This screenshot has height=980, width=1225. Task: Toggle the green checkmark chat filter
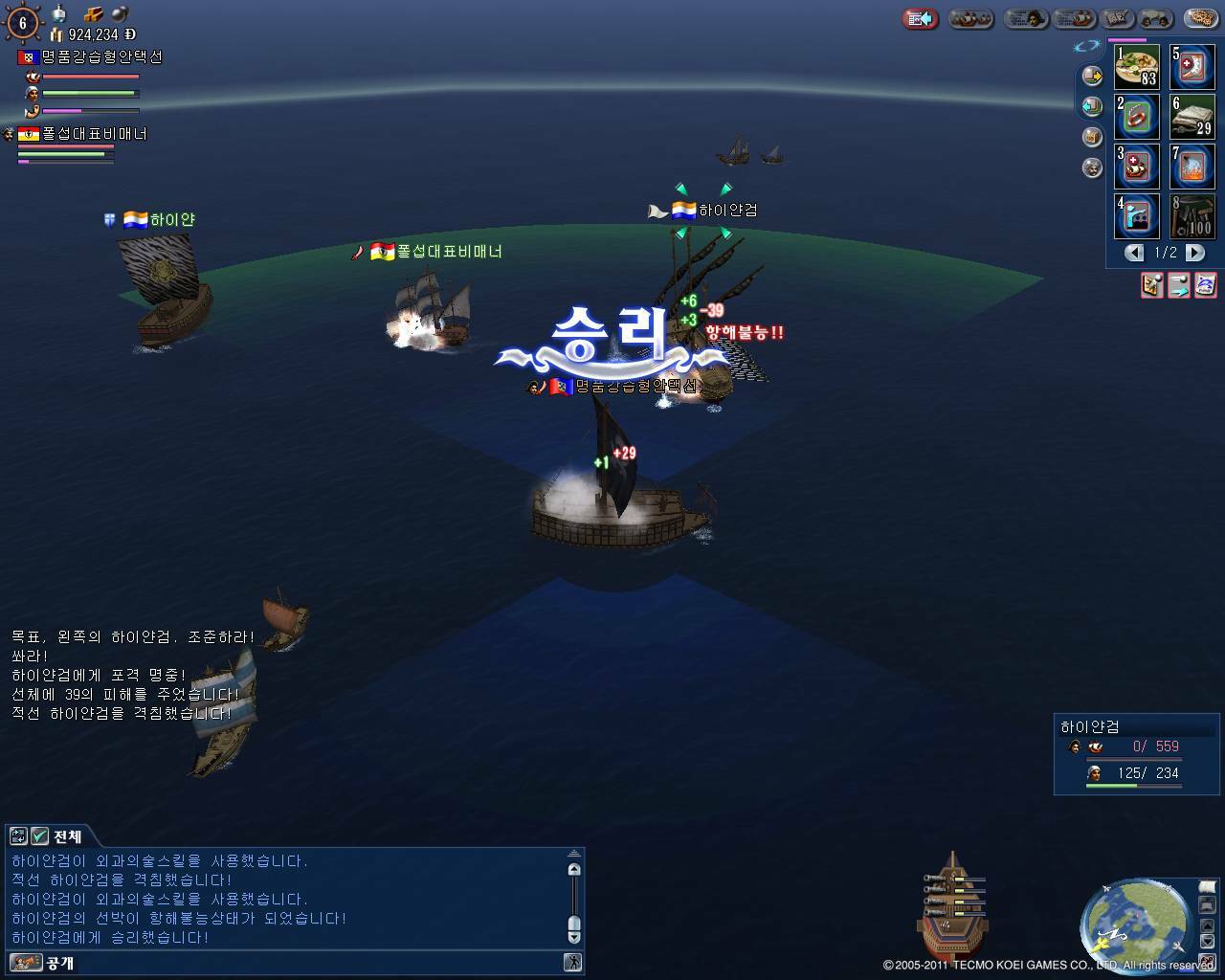(39, 836)
